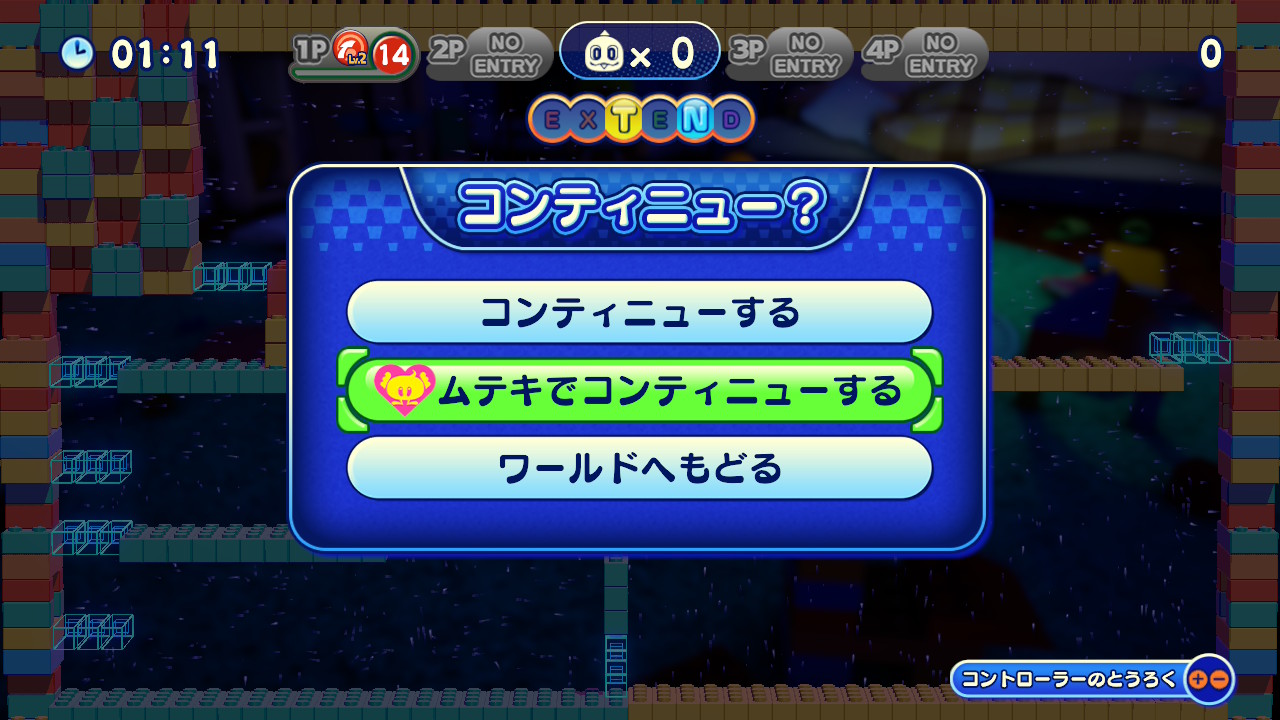The image size is (1280, 720).
Task: Choose コンティニューする to continue
Action: point(640,312)
